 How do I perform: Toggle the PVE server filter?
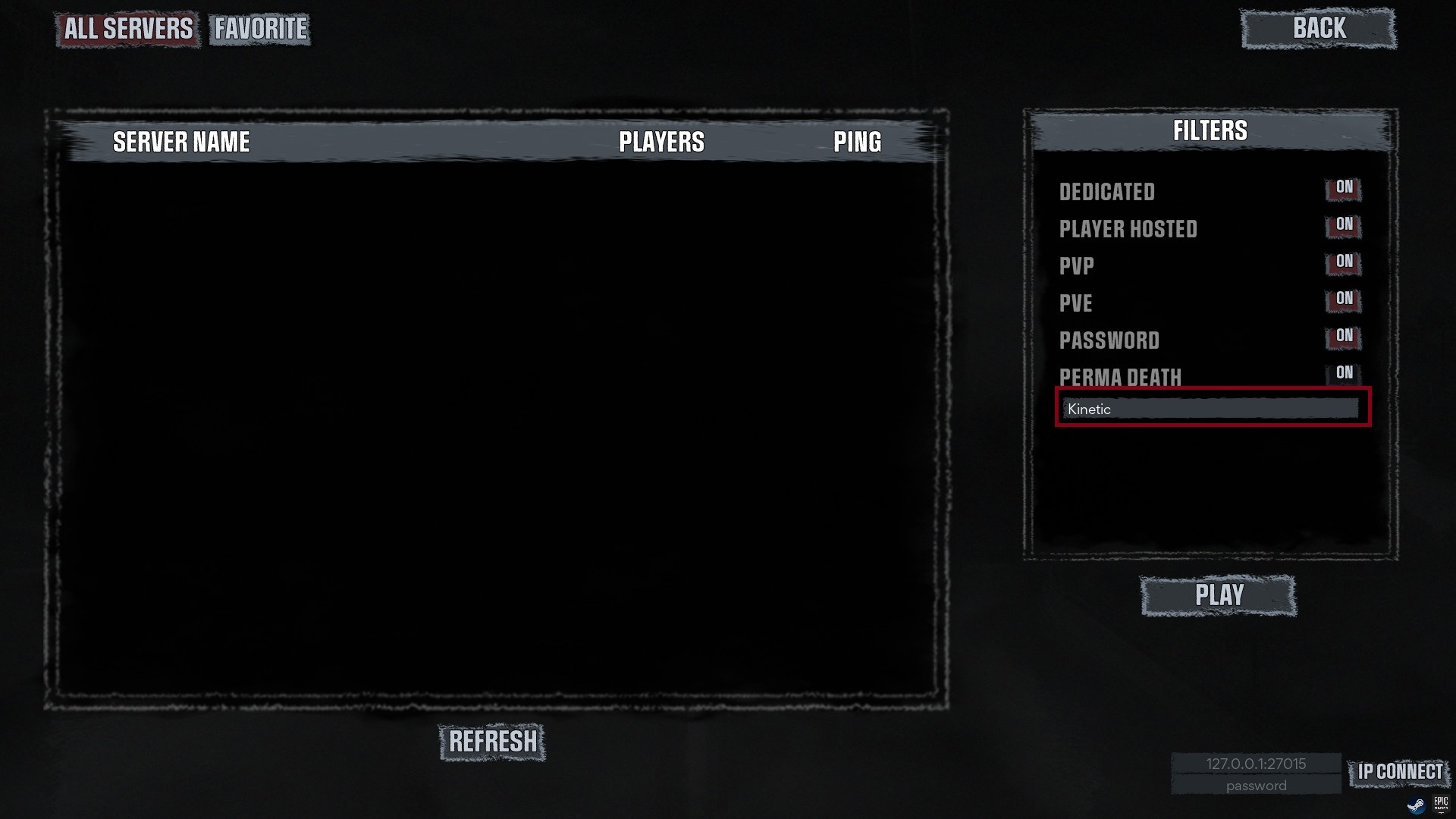coord(1344,299)
